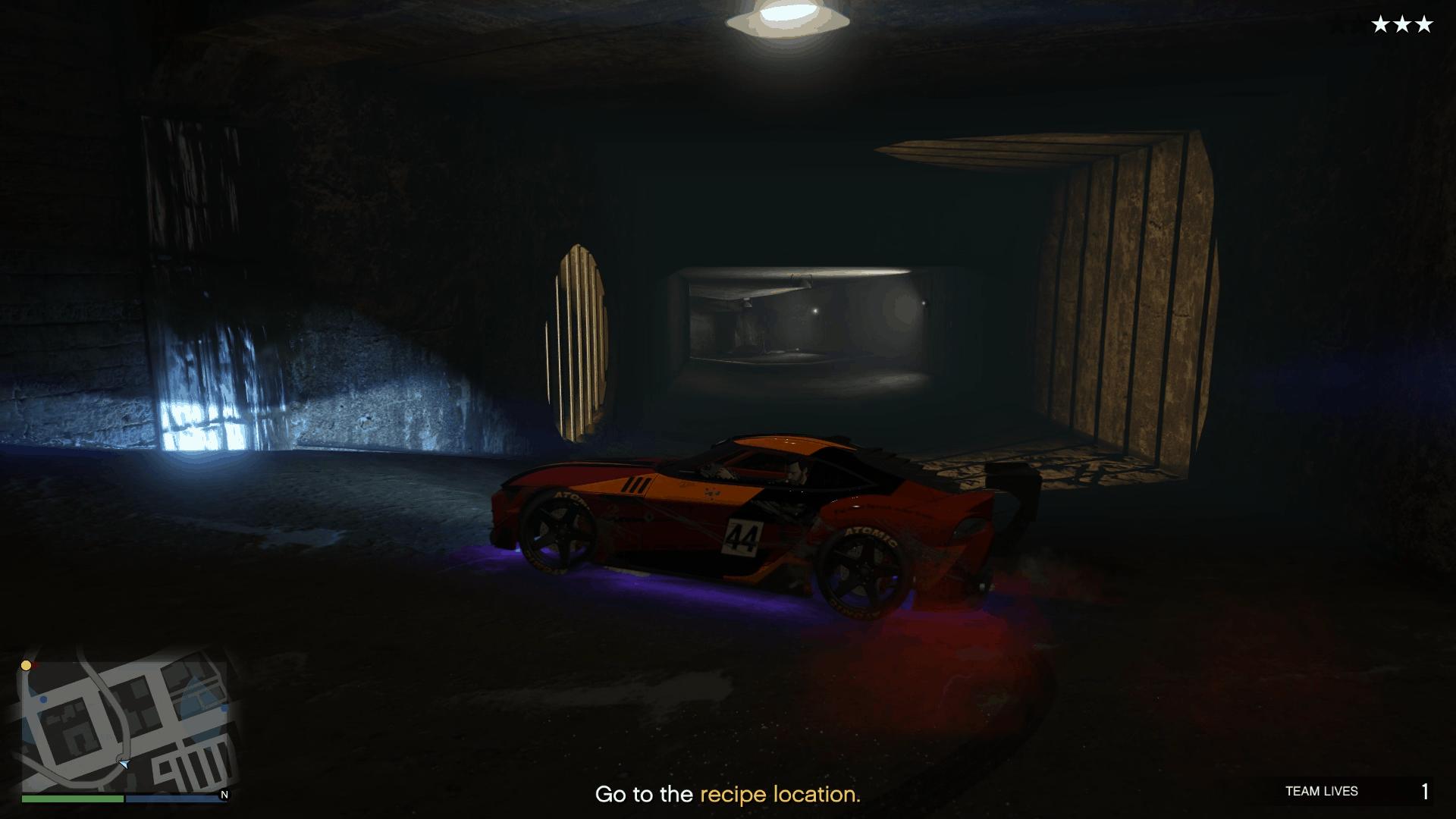Viewport: 1456px width, 819px height.
Task: Click the first wanted level star
Action: coord(1378,25)
